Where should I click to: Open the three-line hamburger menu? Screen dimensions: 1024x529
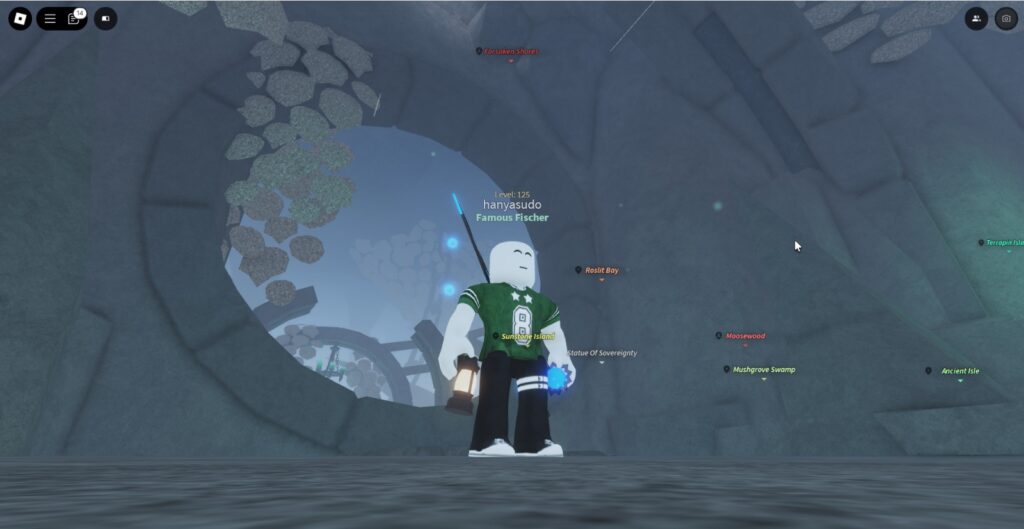tap(50, 19)
